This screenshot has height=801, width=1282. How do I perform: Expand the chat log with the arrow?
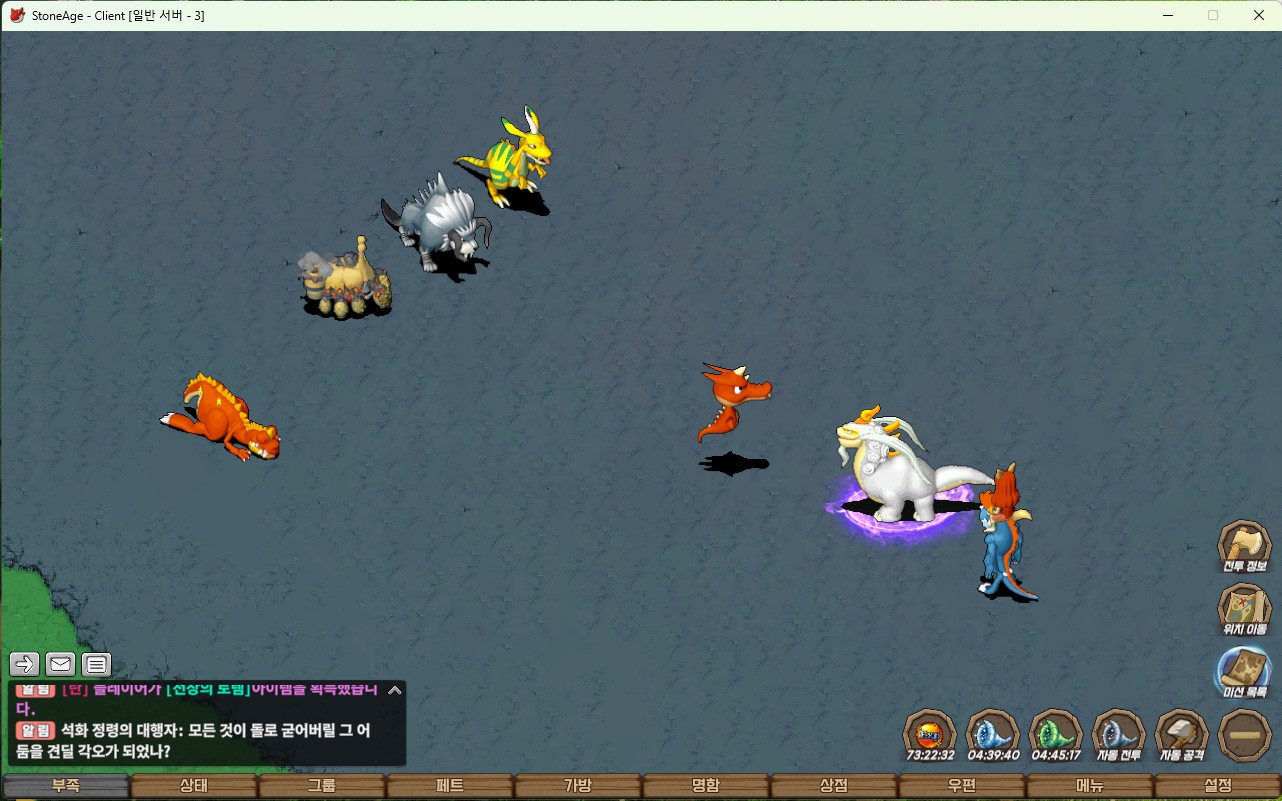(x=394, y=690)
